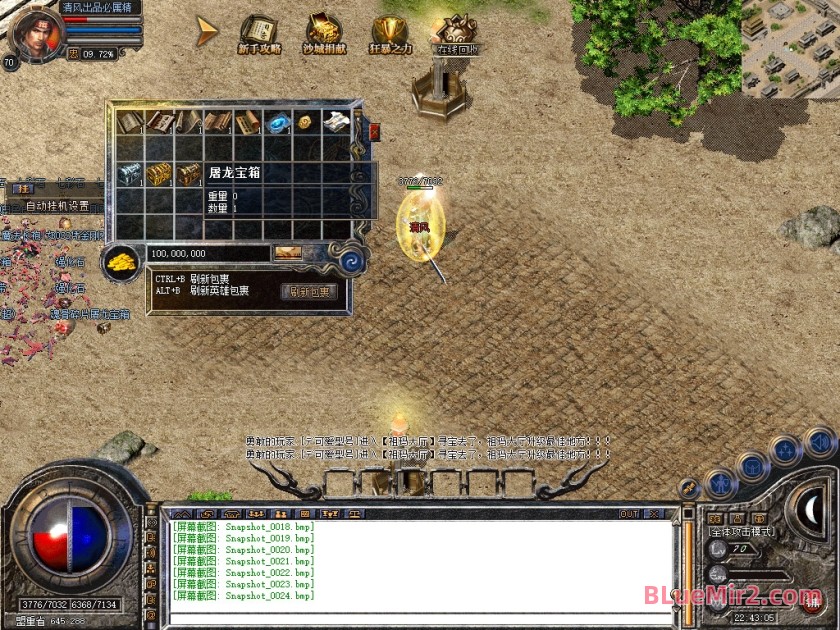Open the character status round button
The image size is (840, 630).
(721, 485)
